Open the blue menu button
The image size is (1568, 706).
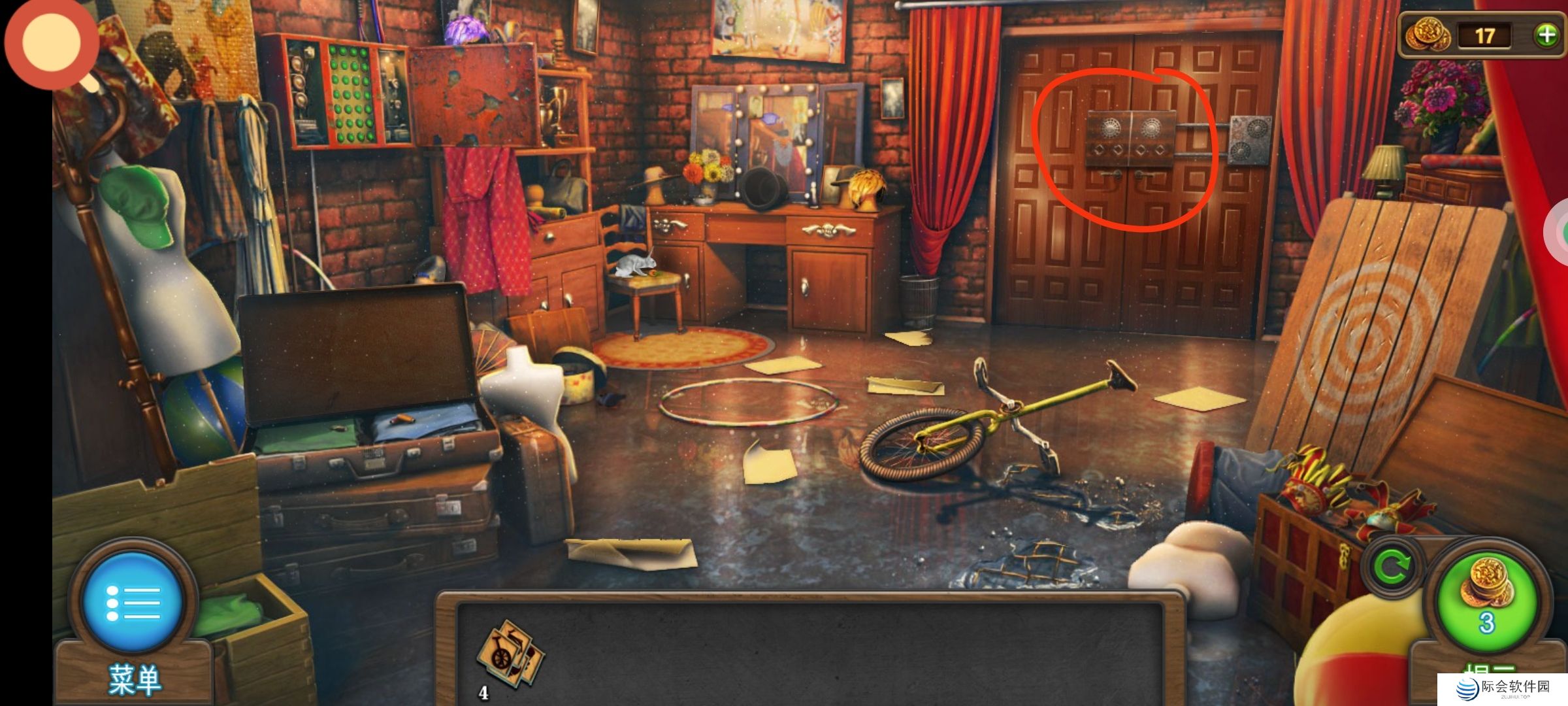coord(133,602)
